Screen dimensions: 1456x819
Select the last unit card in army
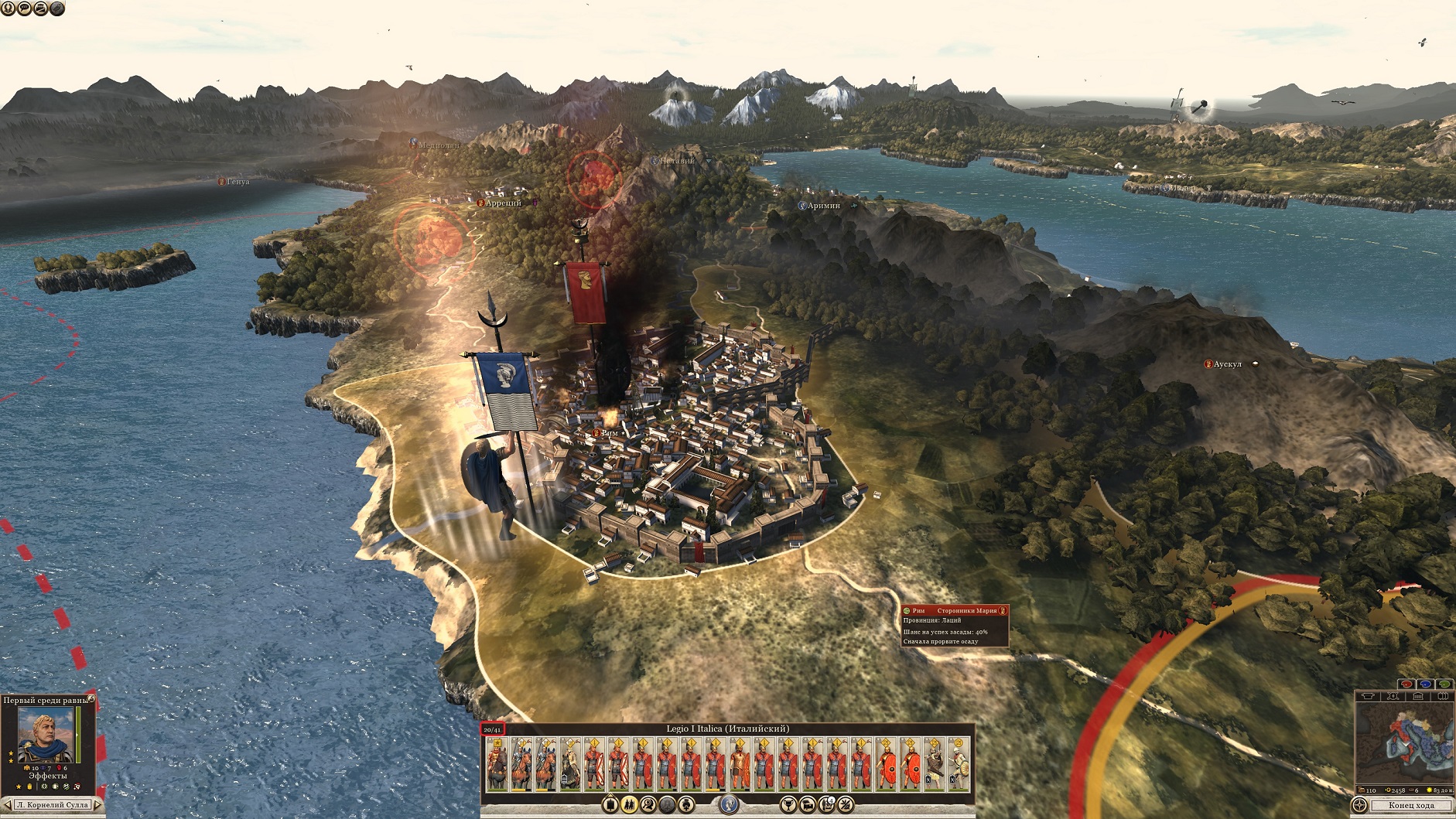coord(959,764)
